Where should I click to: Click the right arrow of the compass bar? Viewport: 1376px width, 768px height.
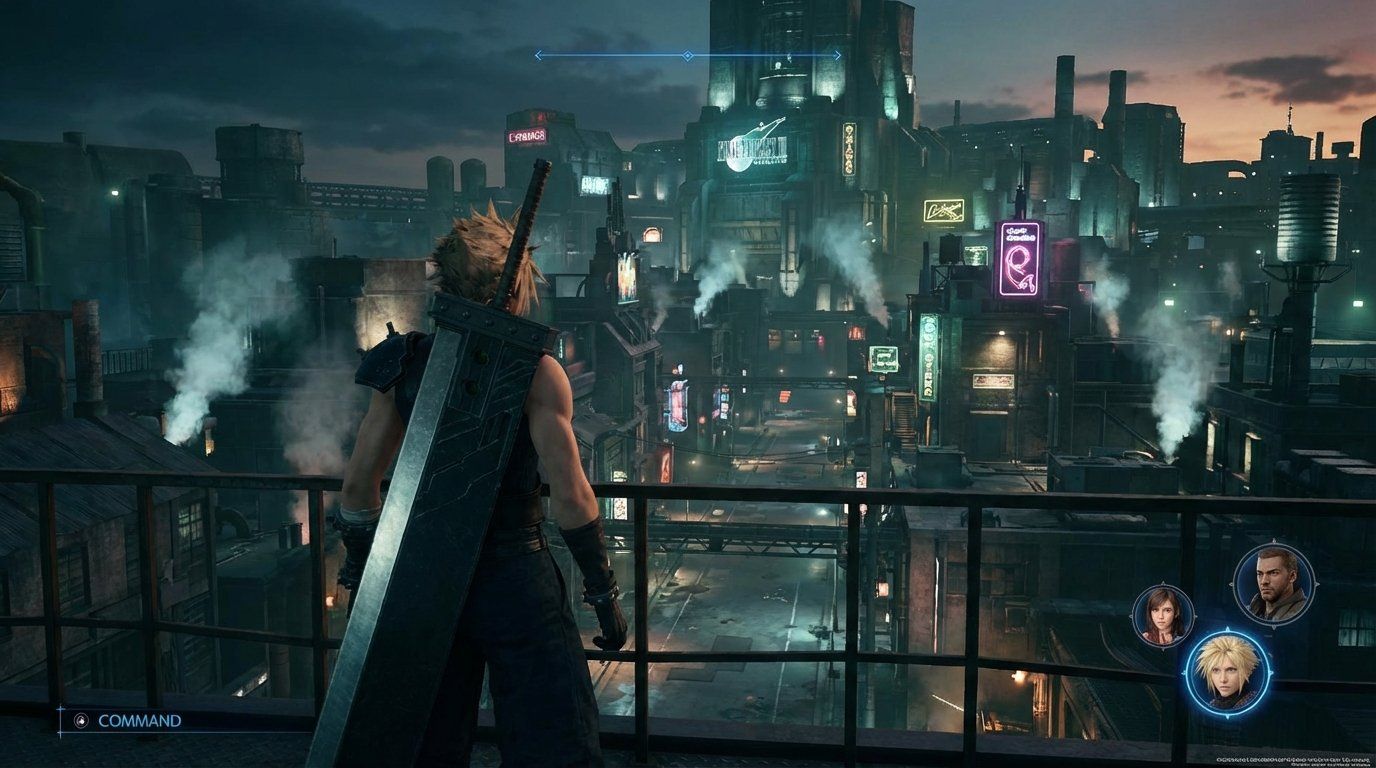tap(835, 56)
